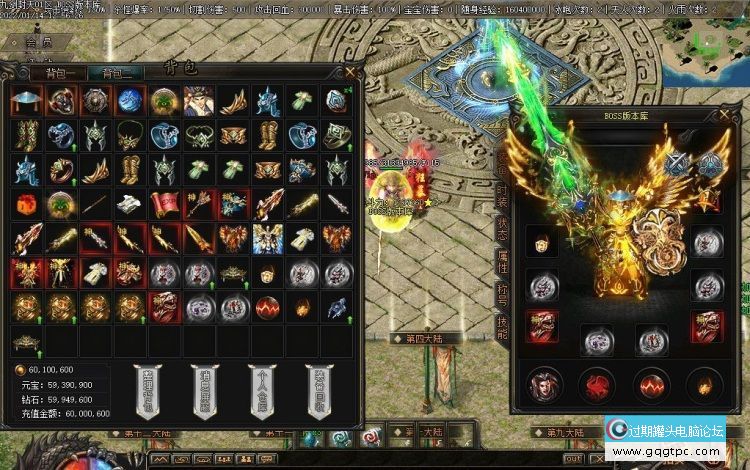Click the hero portrait slot in character panel
This screenshot has width=750, height=470.
pyautogui.click(x=542, y=383)
